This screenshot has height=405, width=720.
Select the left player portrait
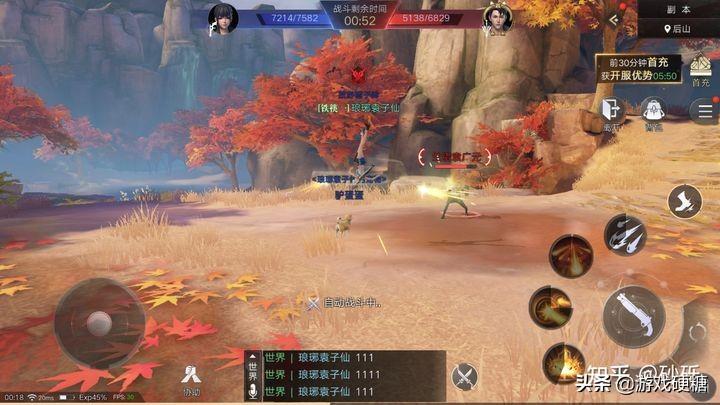(x=223, y=18)
